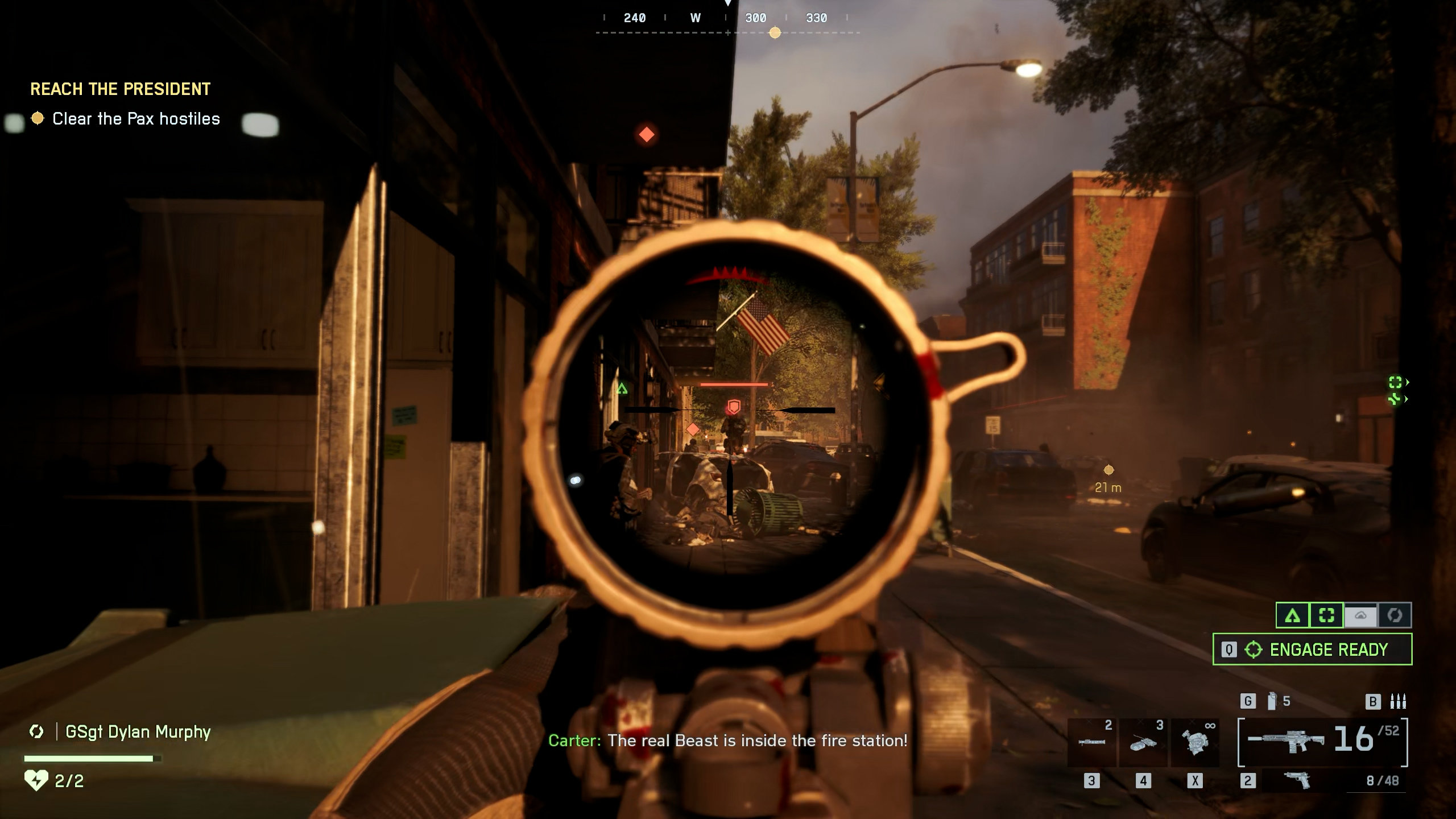Click the three-bullet fire mode icon
The width and height of the screenshot is (1456, 819).
tap(1398, 701)
